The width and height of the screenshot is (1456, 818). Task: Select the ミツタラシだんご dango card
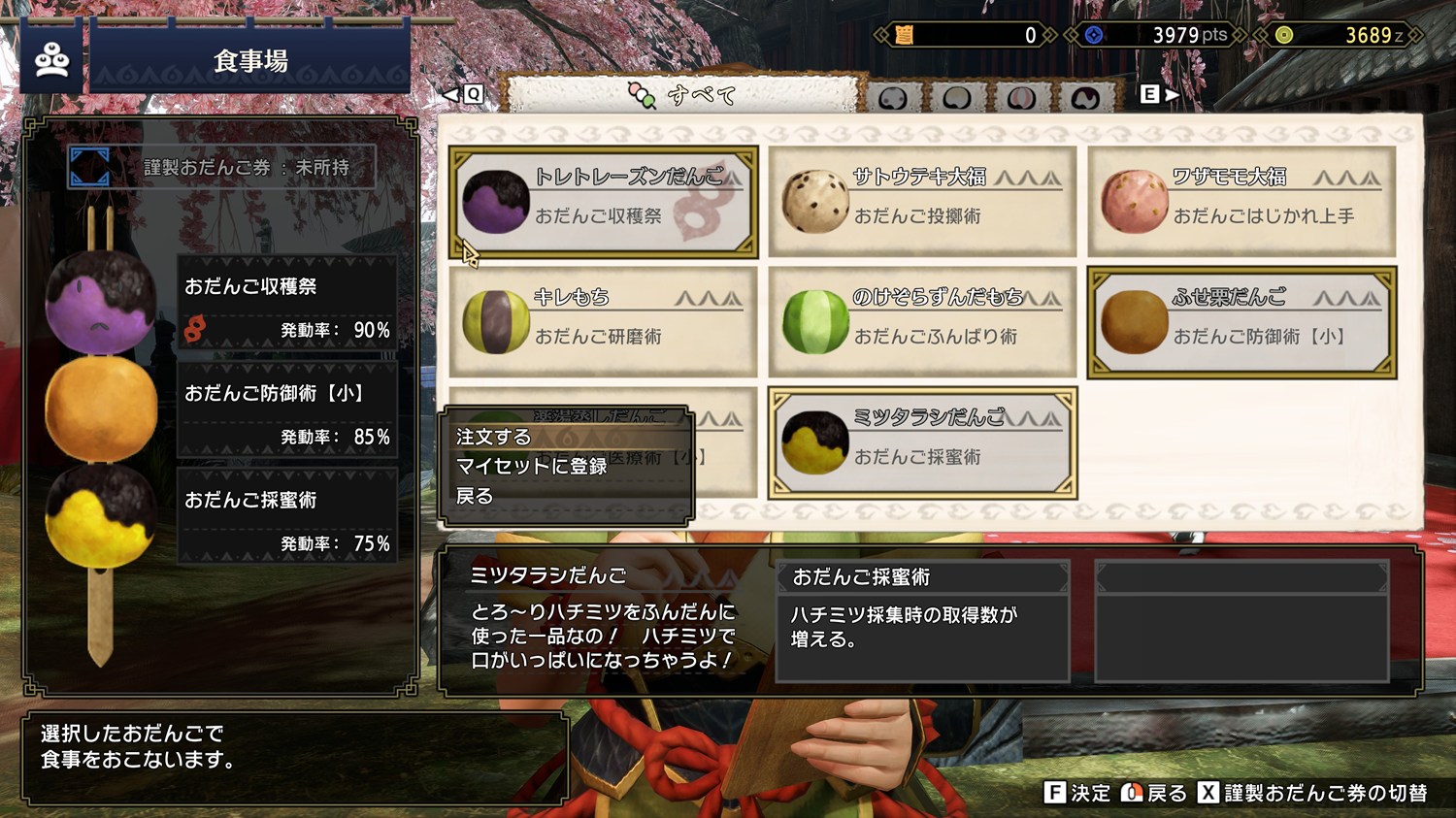(x=922, y=442)
